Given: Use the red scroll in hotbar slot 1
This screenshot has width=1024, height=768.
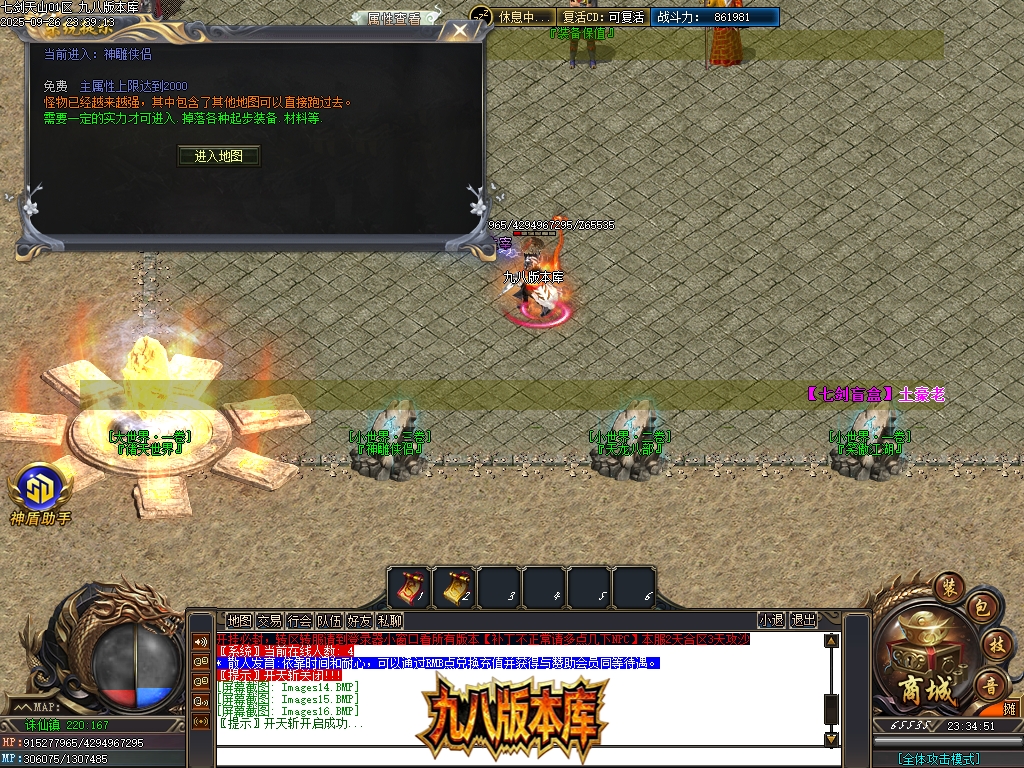Looking at the screenshot, I should point(409,586).
